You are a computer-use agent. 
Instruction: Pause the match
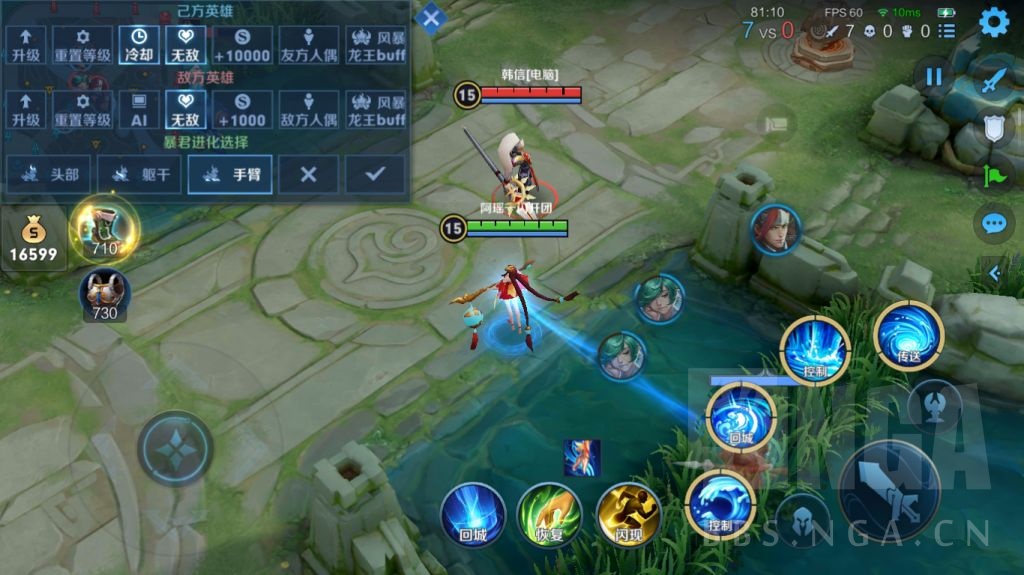(934, 77)
